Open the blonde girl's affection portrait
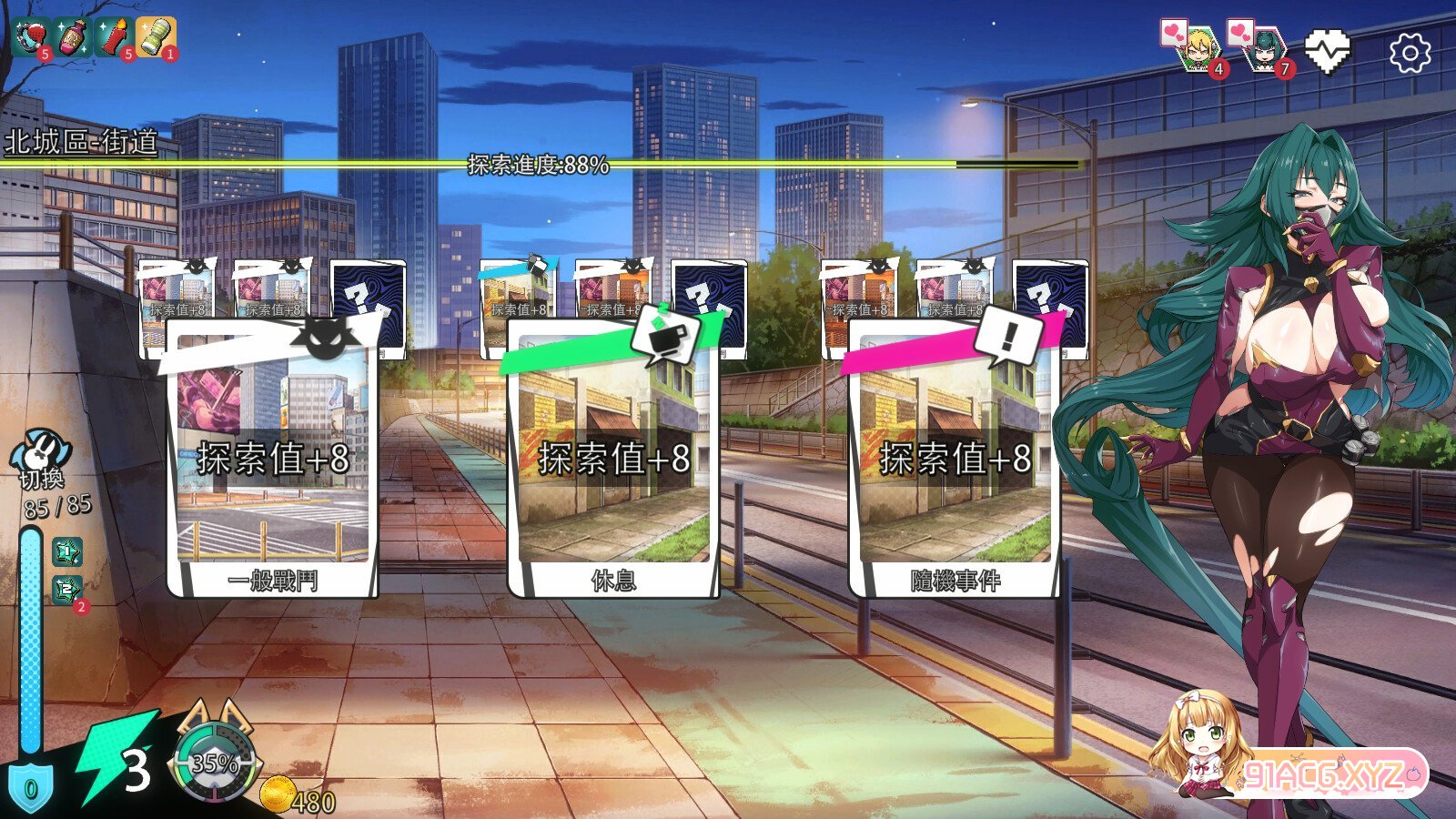Viewport: 1456px width, 819px height. (x=1197, y=50)
